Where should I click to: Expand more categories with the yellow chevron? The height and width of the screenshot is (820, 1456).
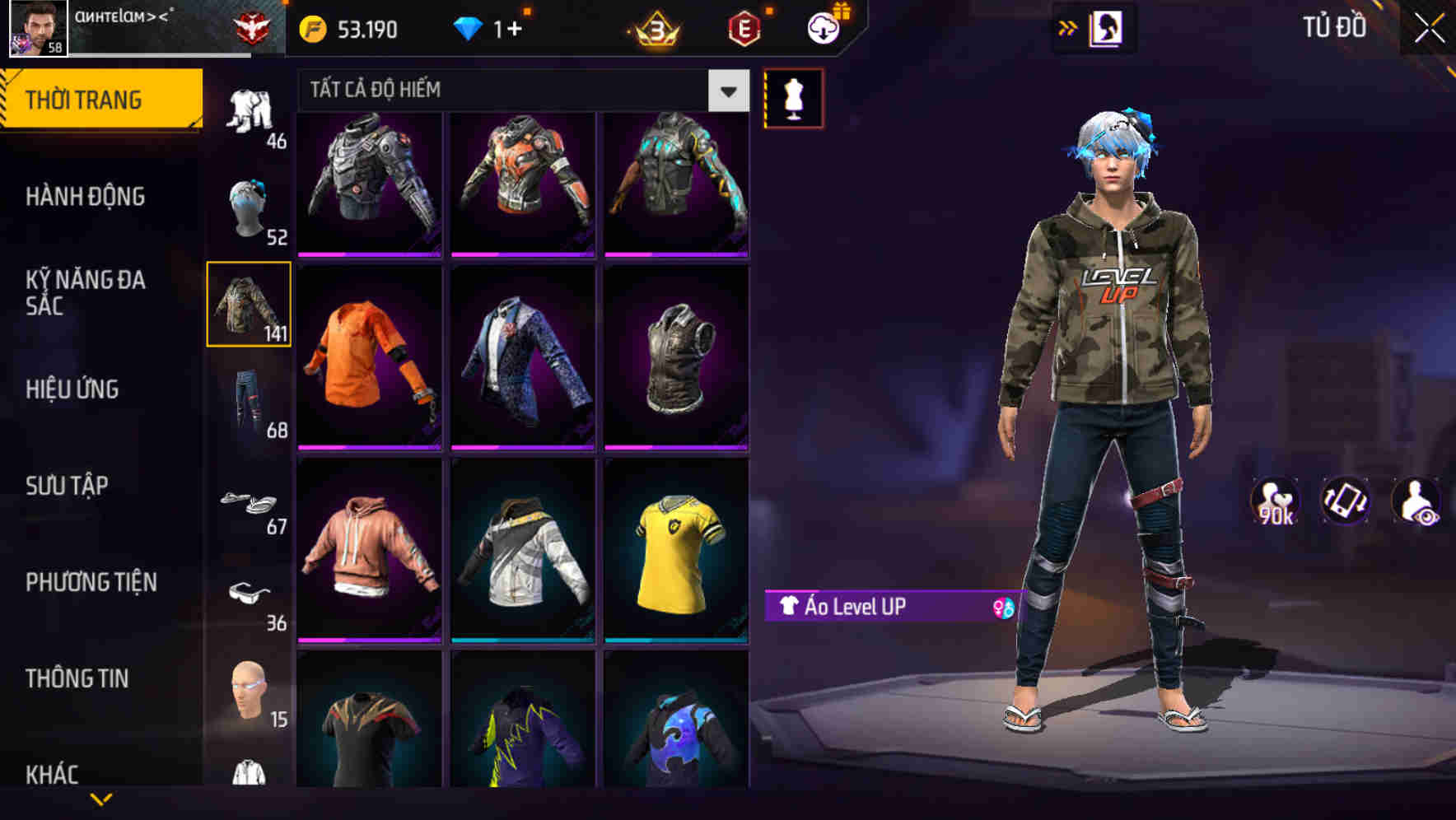[101, 800]
